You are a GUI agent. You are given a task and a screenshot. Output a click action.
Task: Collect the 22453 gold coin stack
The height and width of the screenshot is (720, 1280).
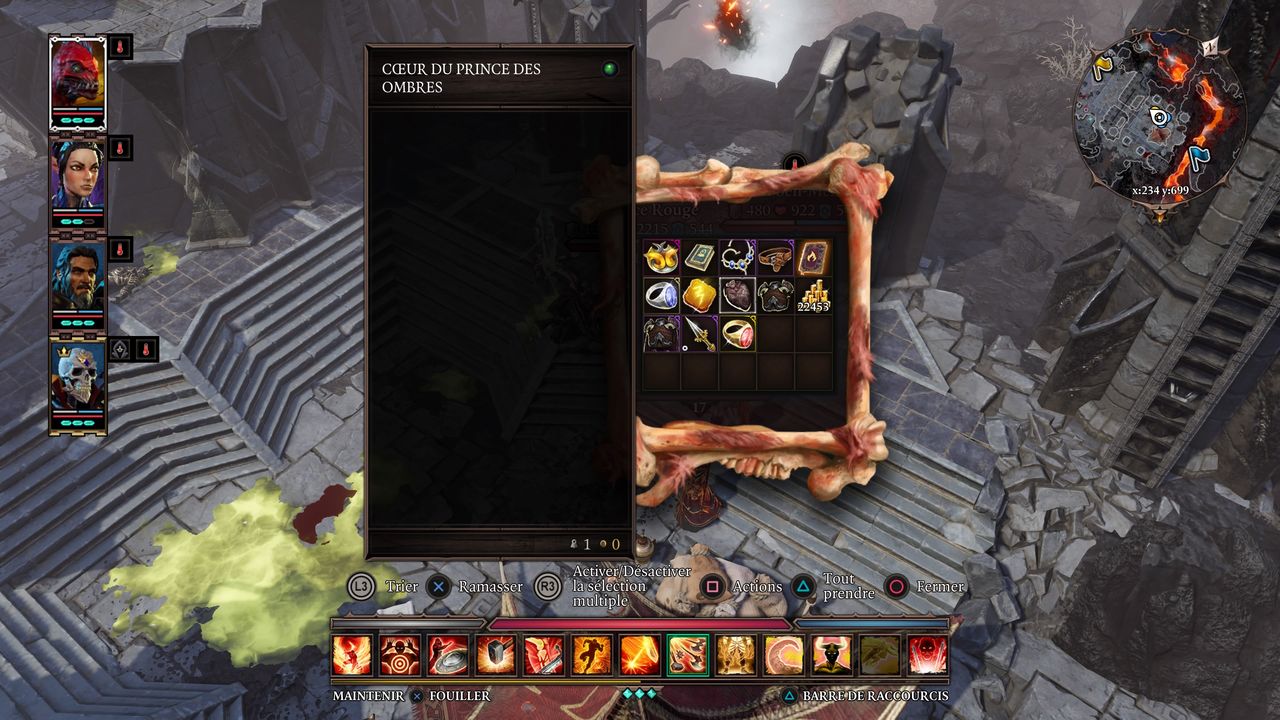[x=813, y=296]
